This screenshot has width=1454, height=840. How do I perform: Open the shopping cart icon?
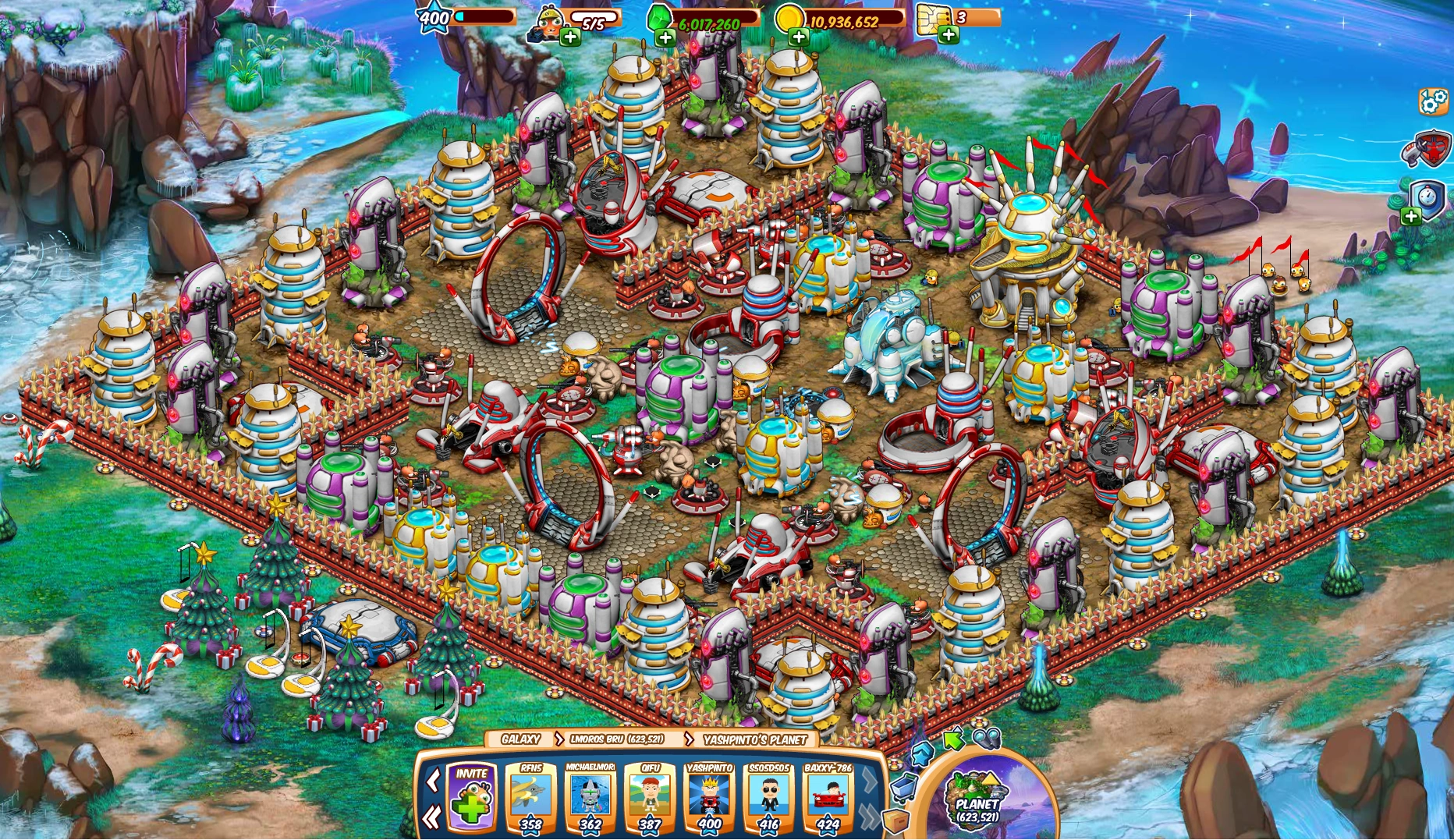pyautogui.click(x=904, y=789)
